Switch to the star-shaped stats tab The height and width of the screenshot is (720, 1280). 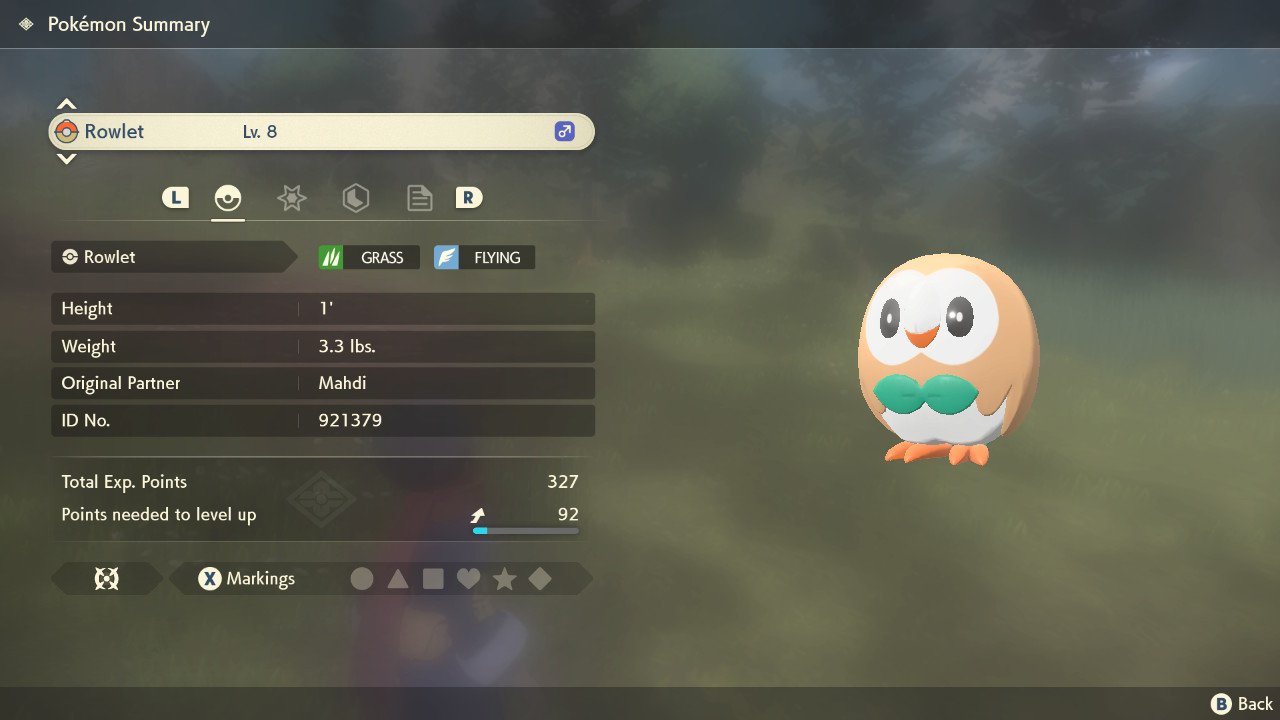point(291,198)
